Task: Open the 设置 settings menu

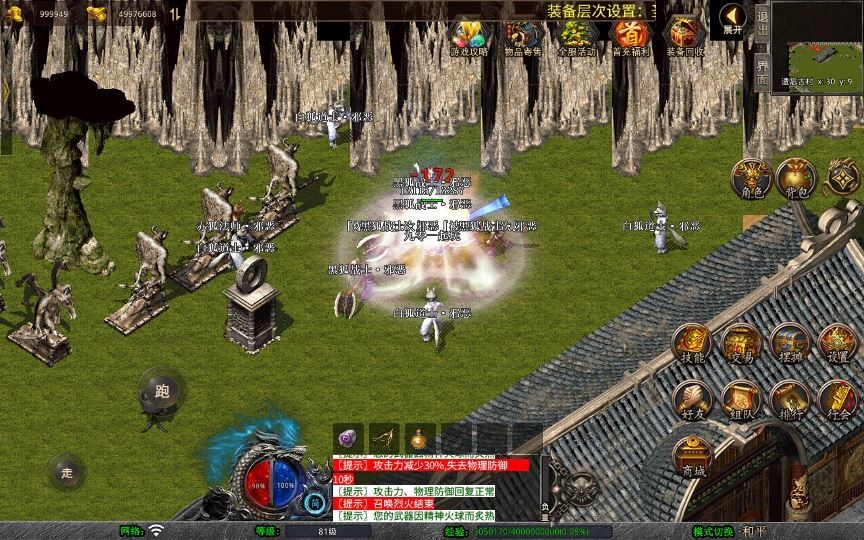Action: [837, 345]
